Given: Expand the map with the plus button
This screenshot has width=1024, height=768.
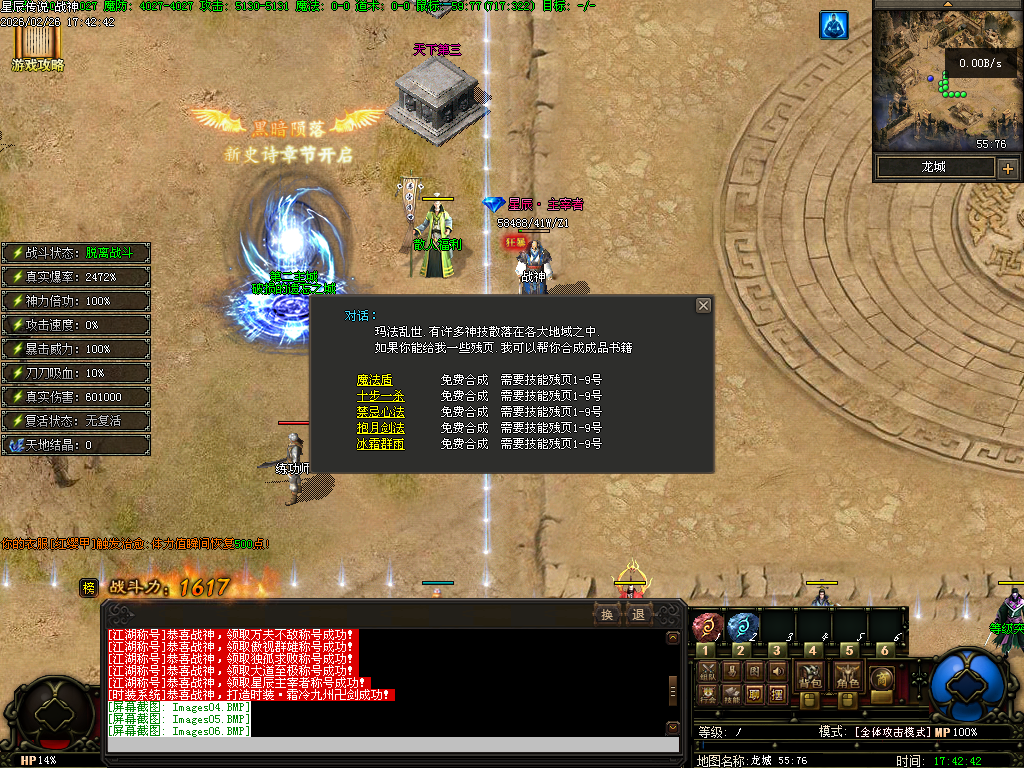Looking at the screenshot, I should coord(1007,168).
